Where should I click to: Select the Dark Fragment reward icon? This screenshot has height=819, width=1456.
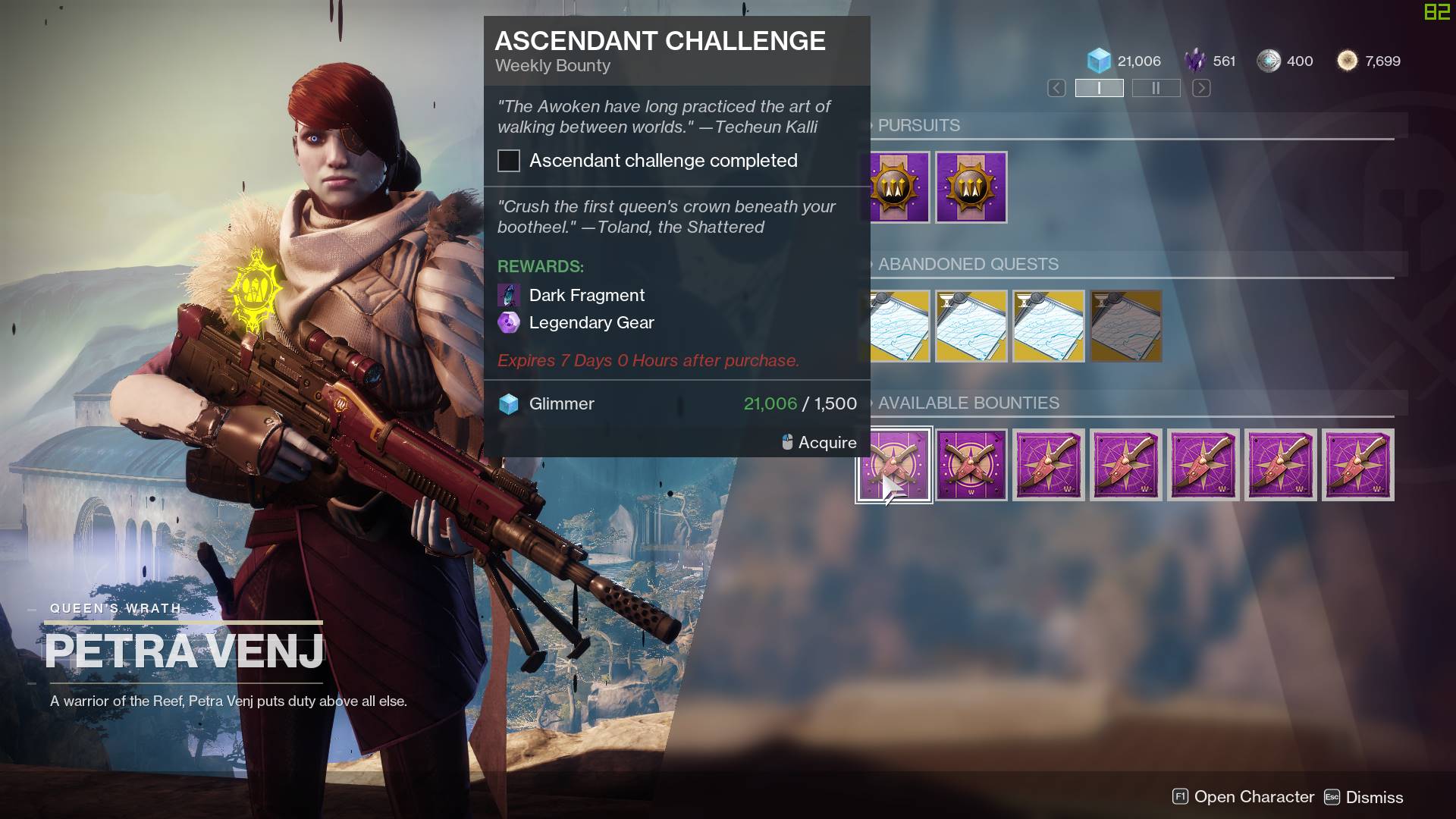tap(508, 296)
